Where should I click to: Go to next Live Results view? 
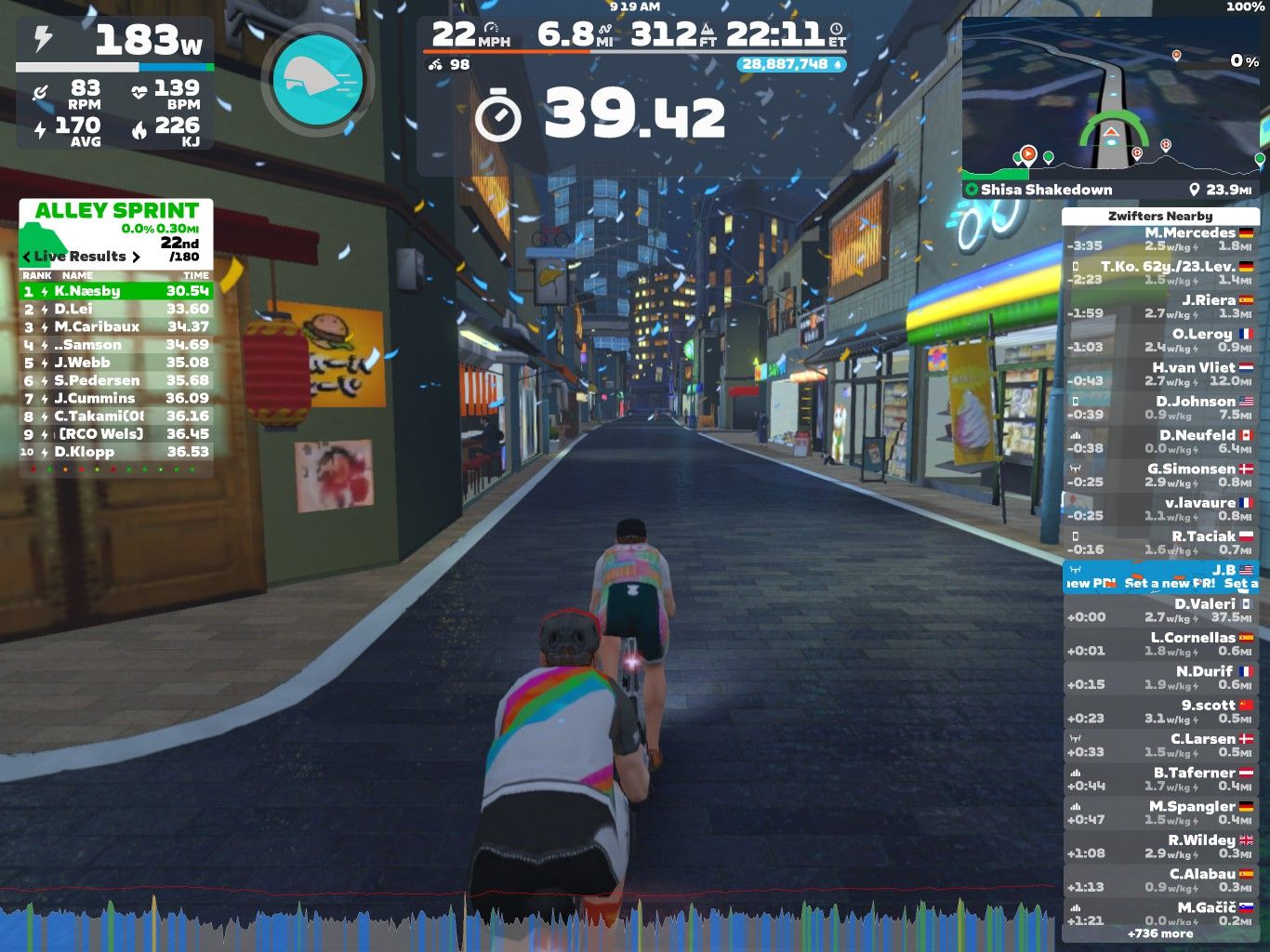136,257
